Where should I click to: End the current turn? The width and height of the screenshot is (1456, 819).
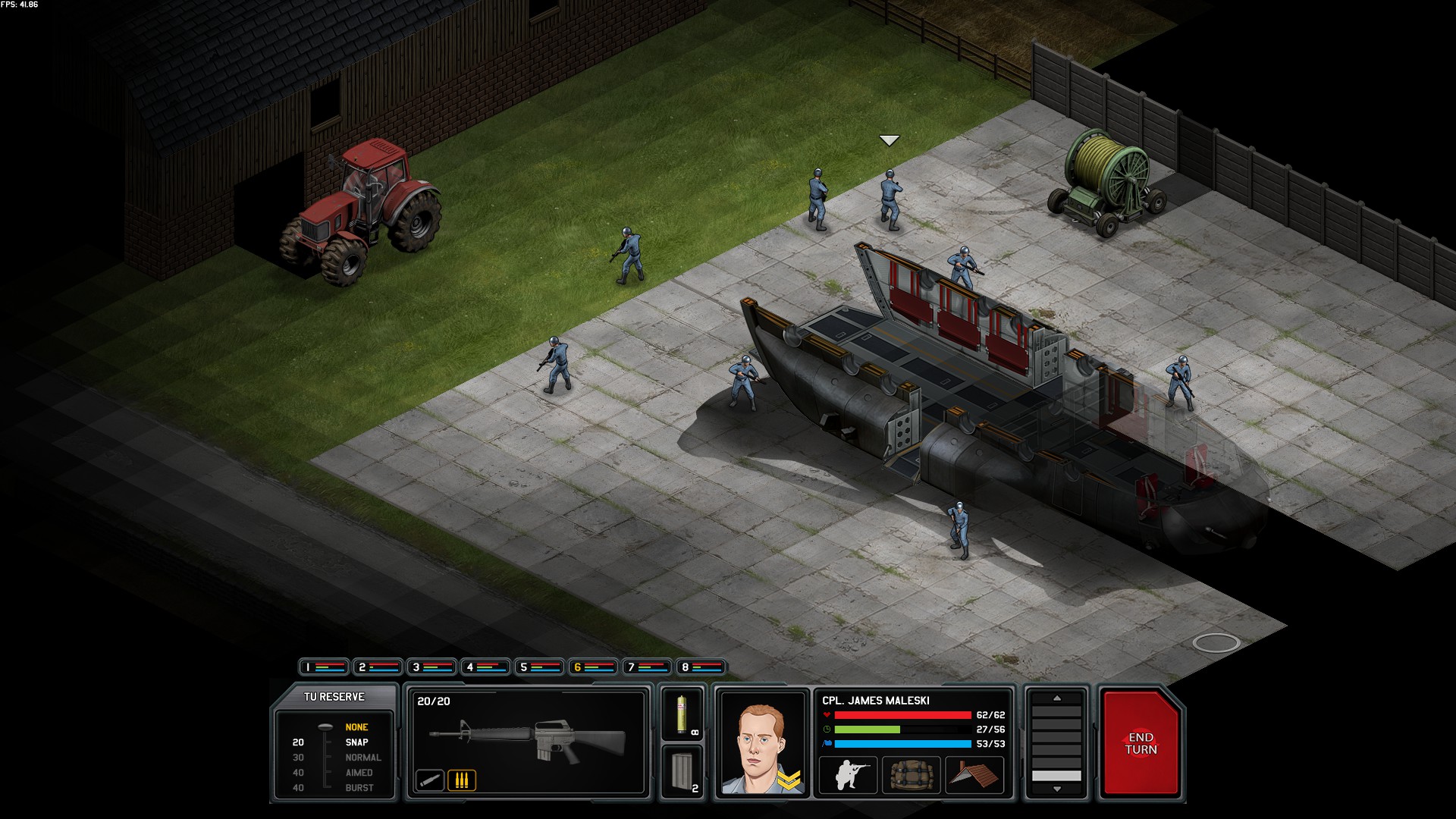point(1141,743)
